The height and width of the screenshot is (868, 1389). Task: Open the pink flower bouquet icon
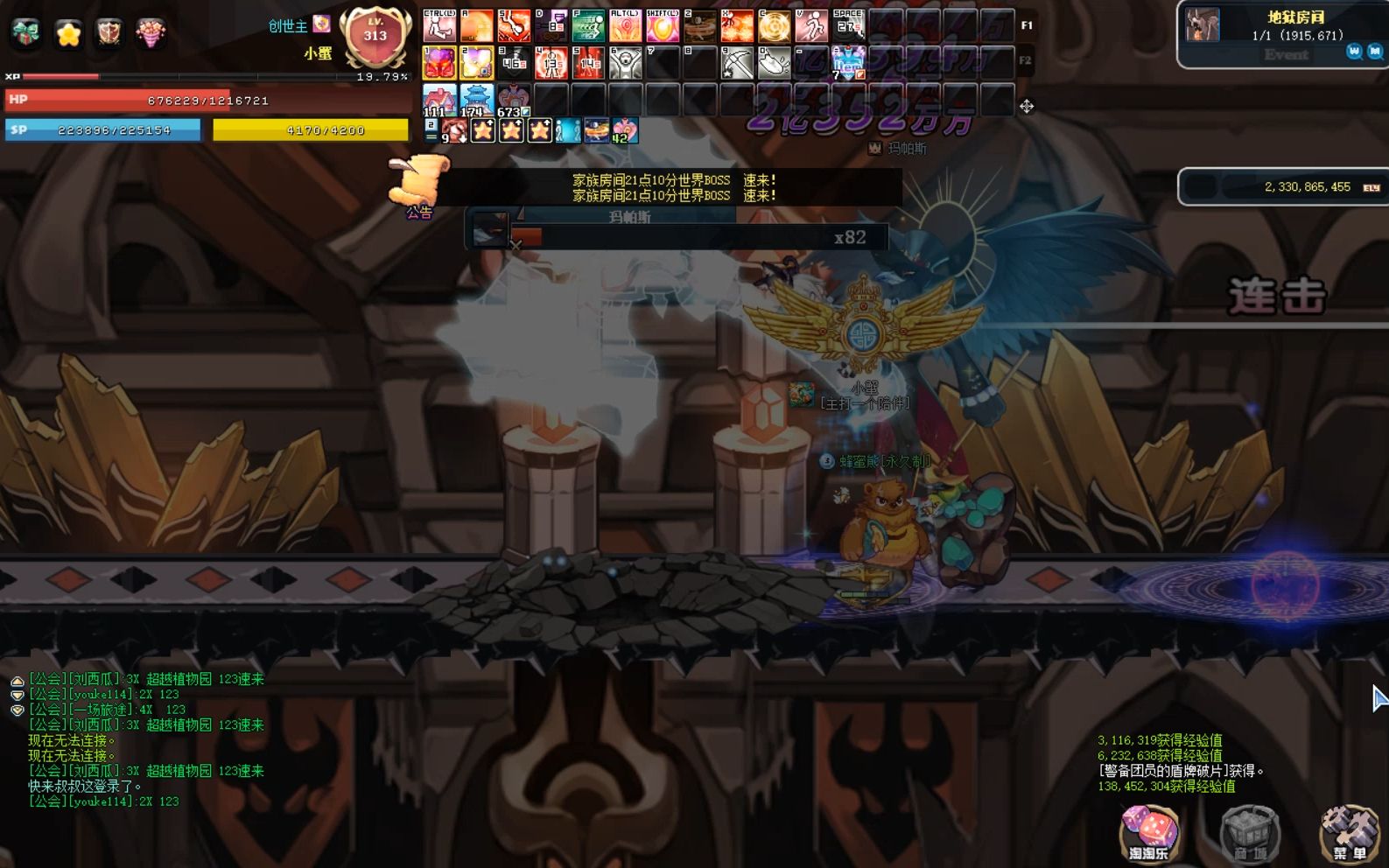point(151,32)
